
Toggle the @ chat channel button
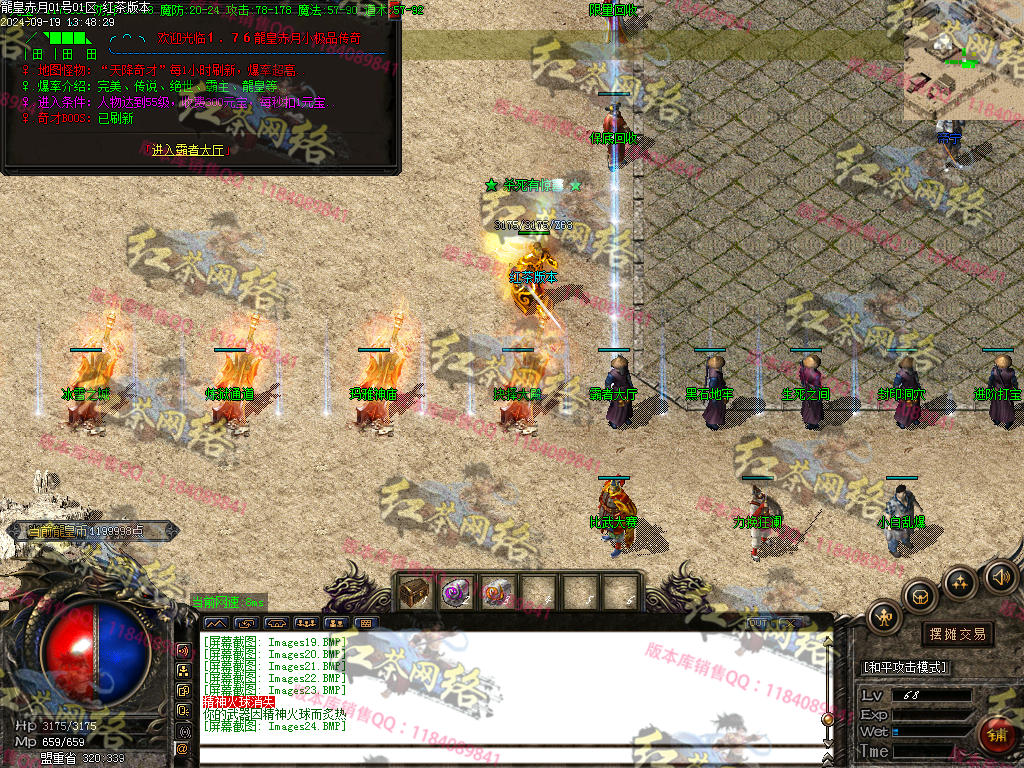[183, 748]
